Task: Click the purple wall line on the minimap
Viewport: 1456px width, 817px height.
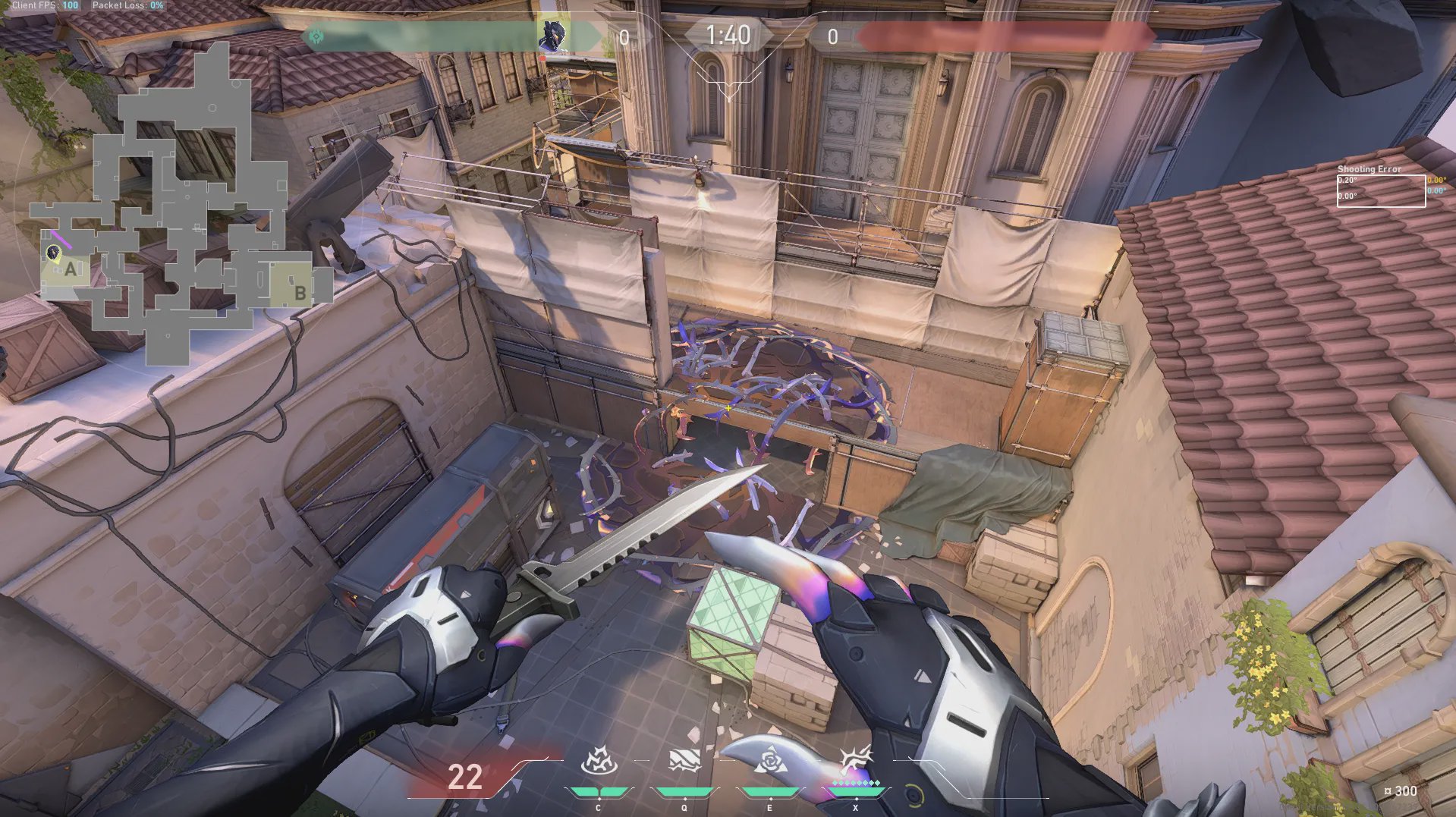Action: tap(62, 239)
